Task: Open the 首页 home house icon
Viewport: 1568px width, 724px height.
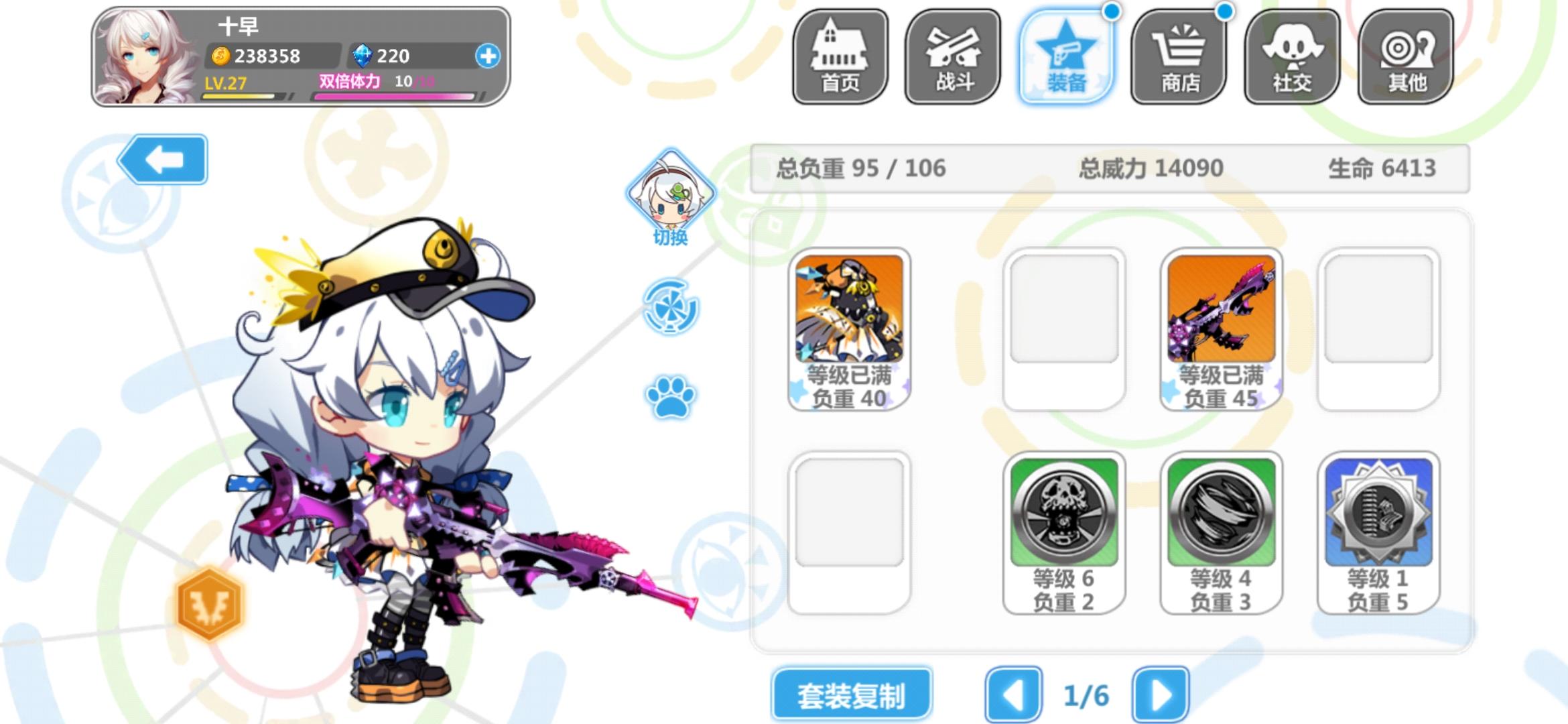Action: pyautogui.click(x=841, y=57)
